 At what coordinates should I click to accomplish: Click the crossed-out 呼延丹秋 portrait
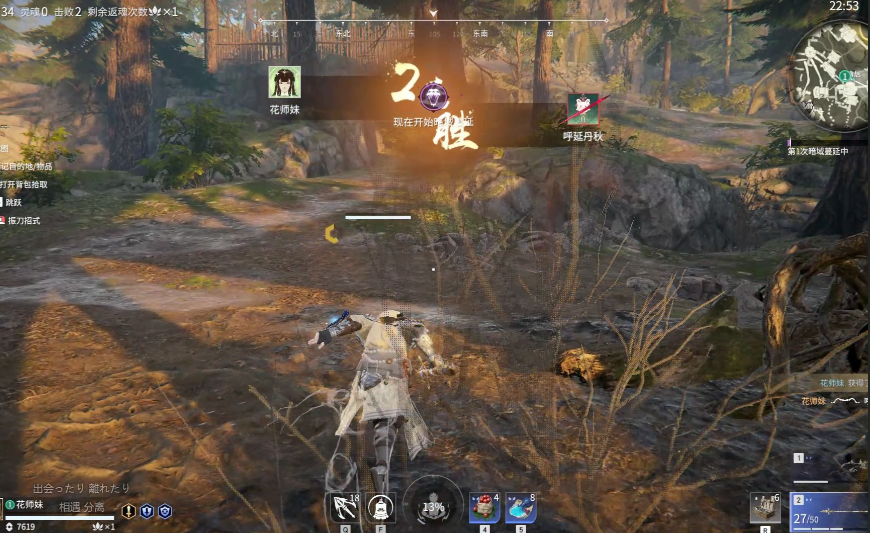[x=583, y=110]
